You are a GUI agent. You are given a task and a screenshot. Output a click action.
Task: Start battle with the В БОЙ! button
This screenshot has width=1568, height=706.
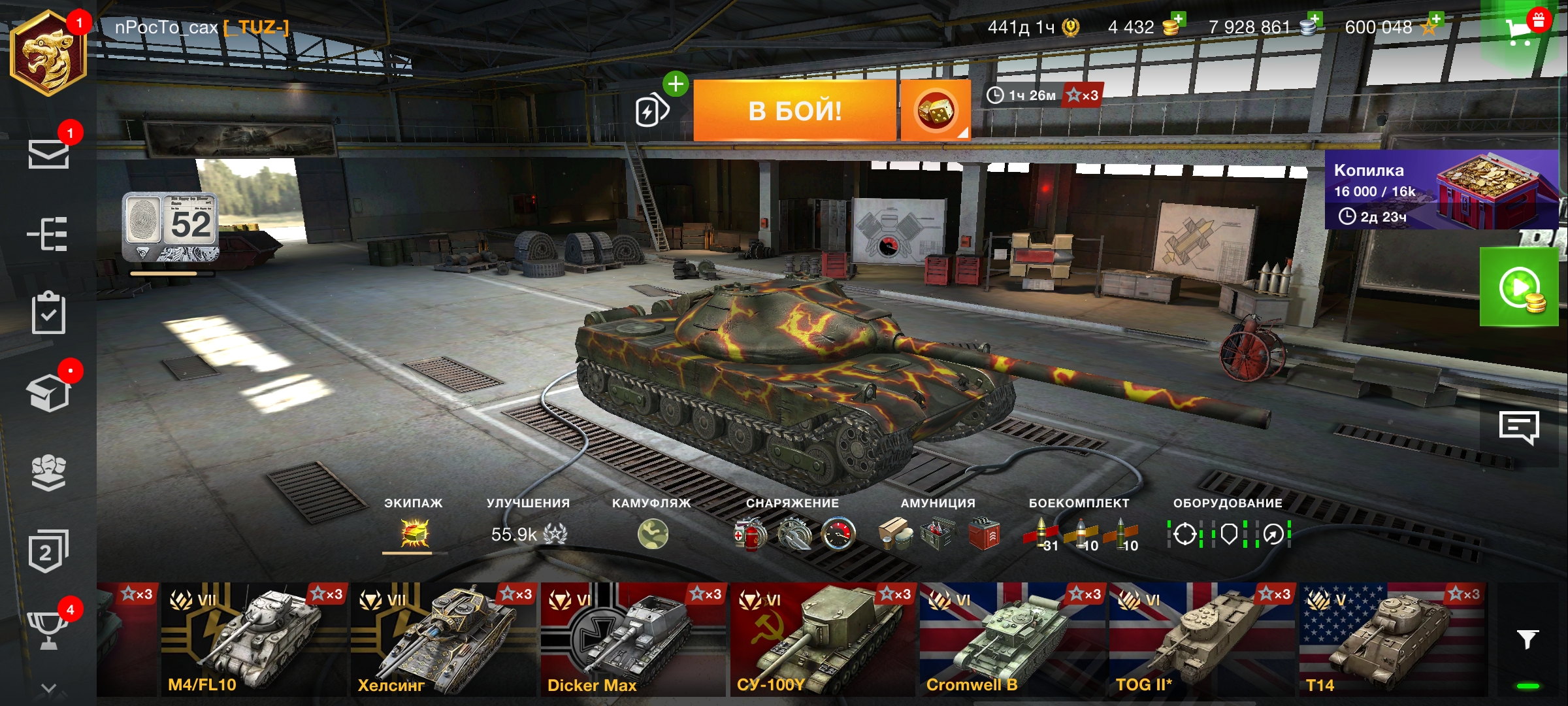click(794, 110)
